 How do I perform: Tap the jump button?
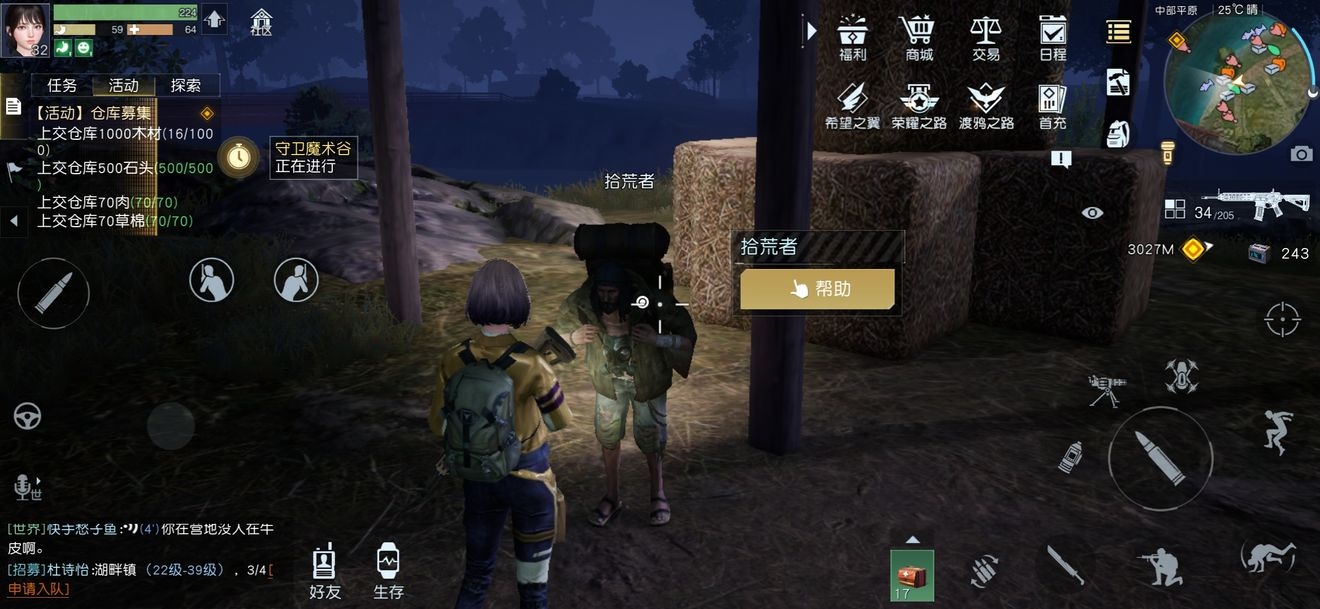pyautogui.click(x=1278, y=432)
